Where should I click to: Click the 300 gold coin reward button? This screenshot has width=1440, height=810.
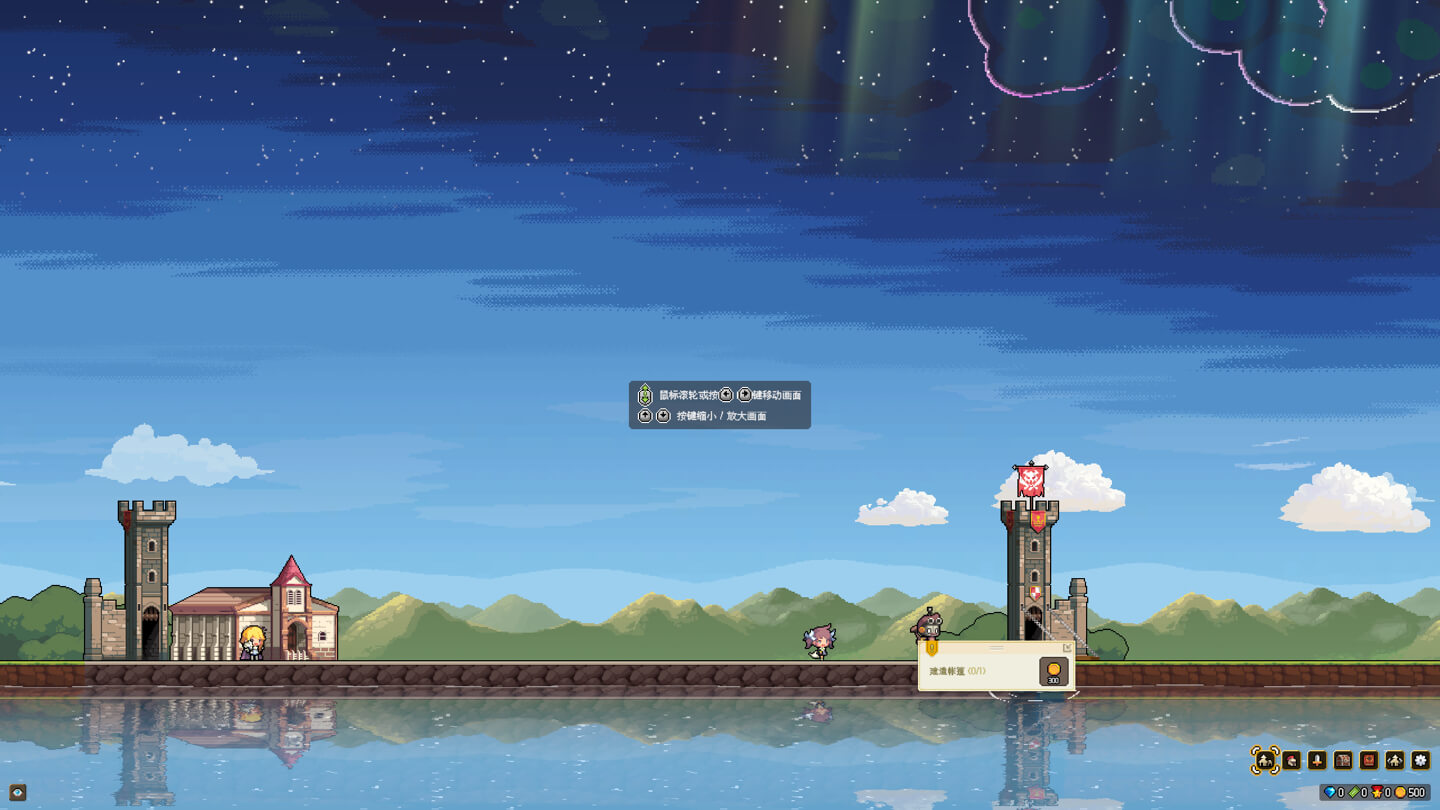pyautogui.click(x=1053, y=672)
